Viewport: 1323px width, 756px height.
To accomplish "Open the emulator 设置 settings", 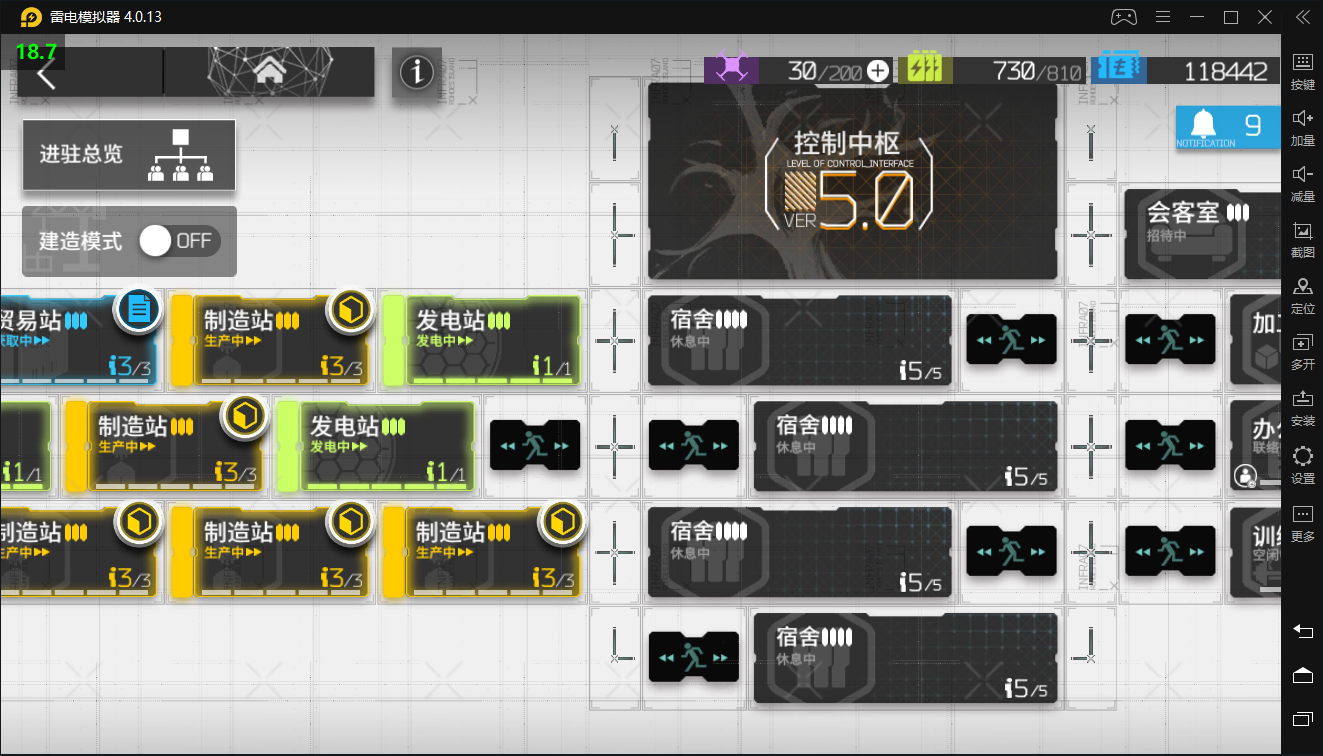I will click(1302, 465).
